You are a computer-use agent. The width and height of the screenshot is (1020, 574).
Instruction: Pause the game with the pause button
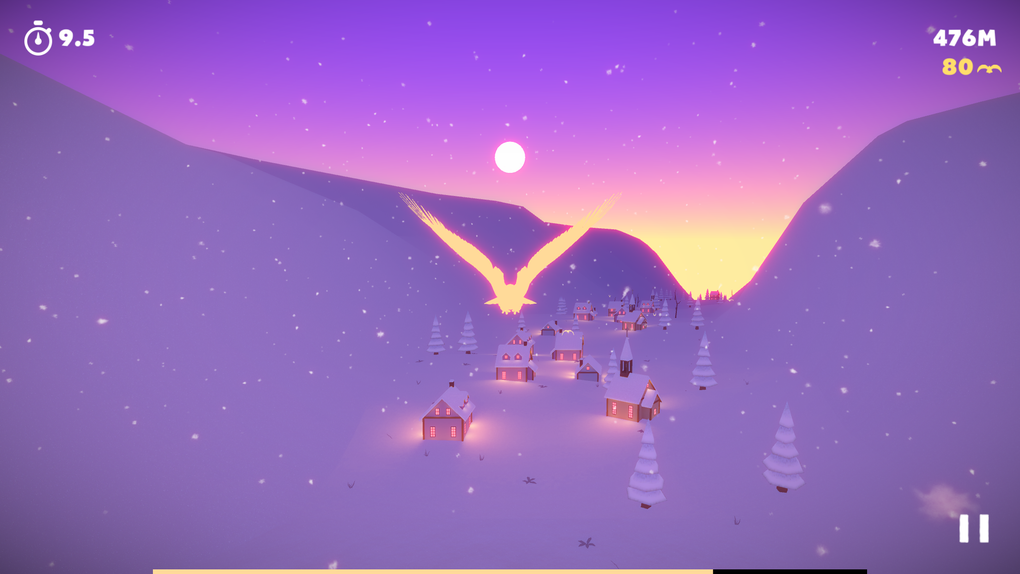pyautogui.click(x=973, y=528)
